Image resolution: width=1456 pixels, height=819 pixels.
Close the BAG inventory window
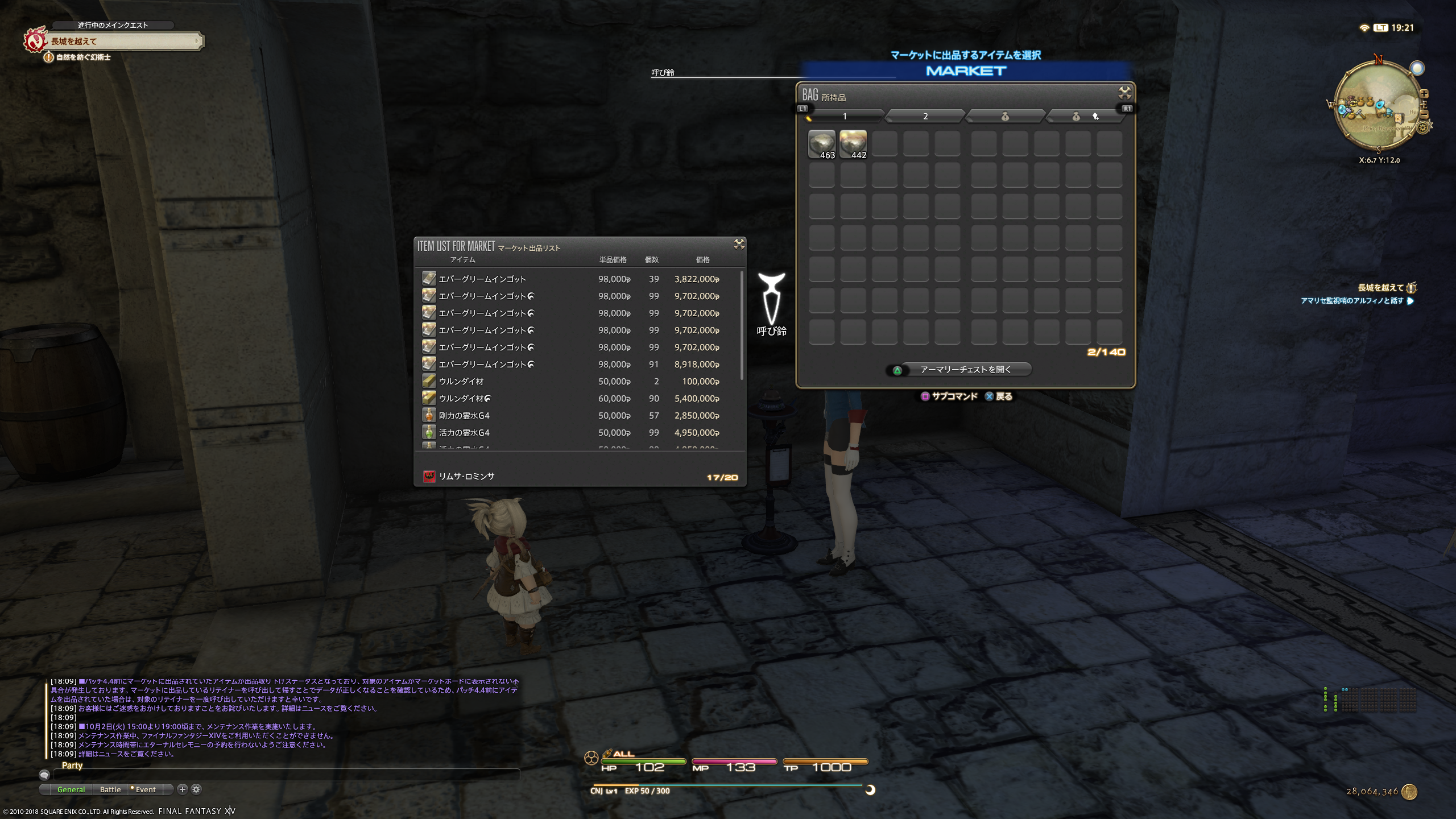[1124, 93]
